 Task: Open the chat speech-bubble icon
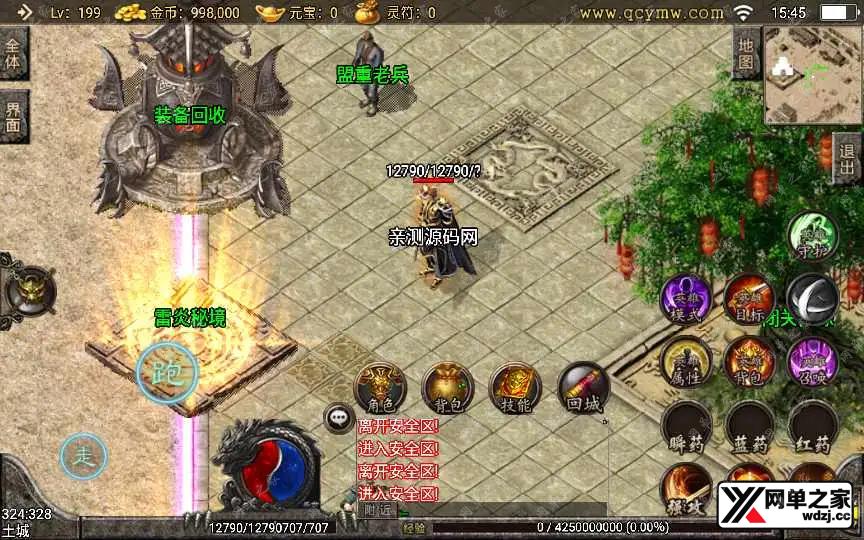click(x=339, y=418)
